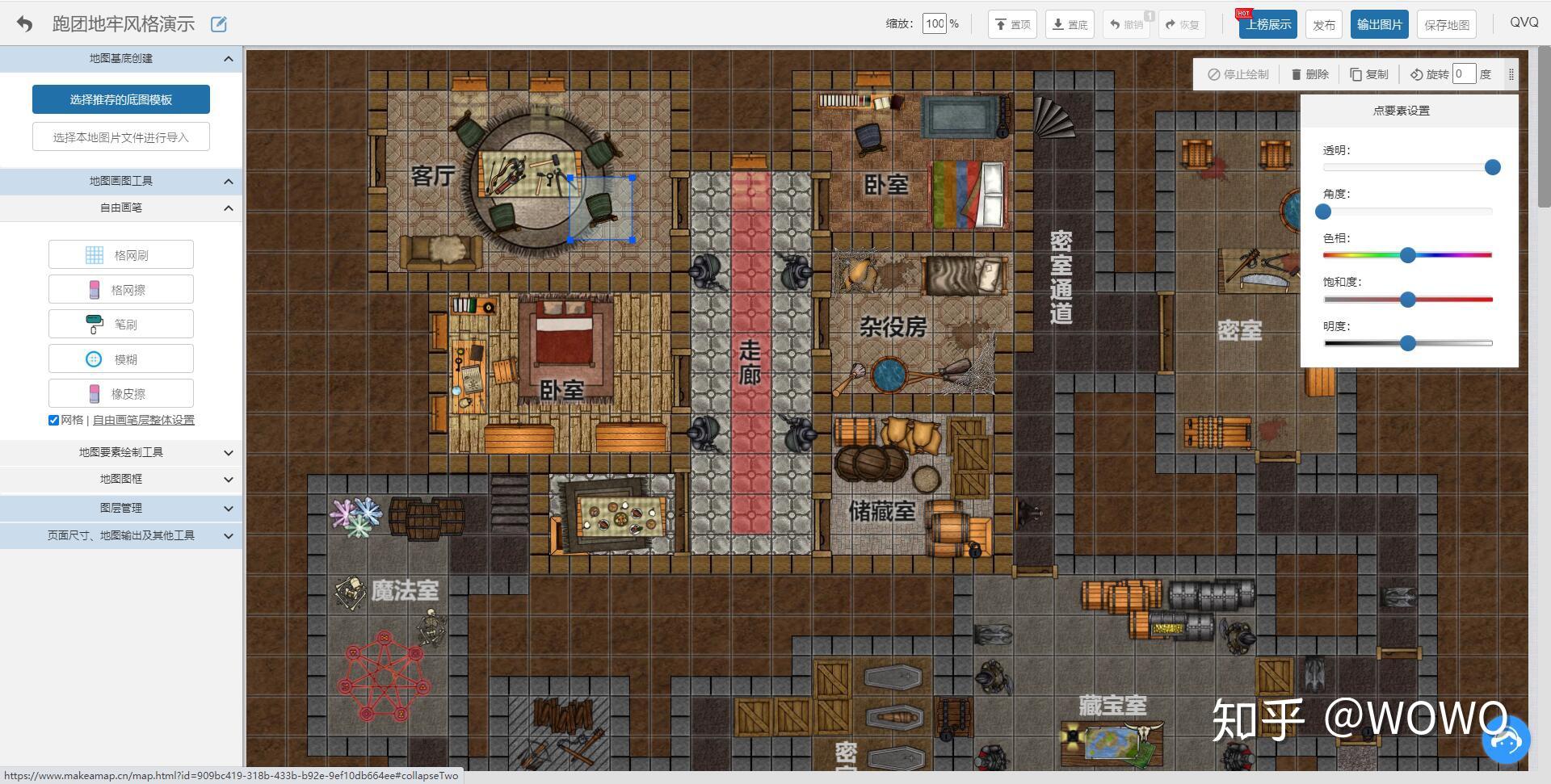Edit the map title with pencil icon

pos(218,24)
